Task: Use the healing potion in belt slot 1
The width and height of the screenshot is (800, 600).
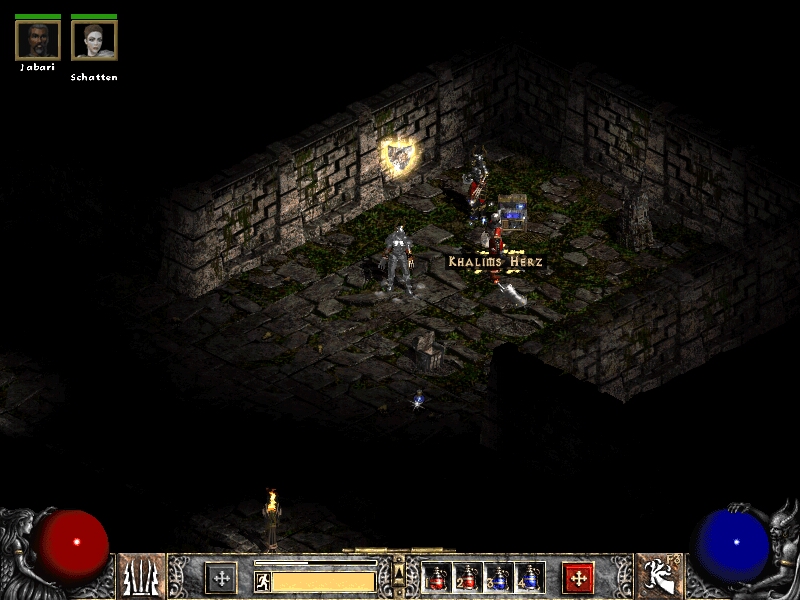Action: (x=437, y=577)
